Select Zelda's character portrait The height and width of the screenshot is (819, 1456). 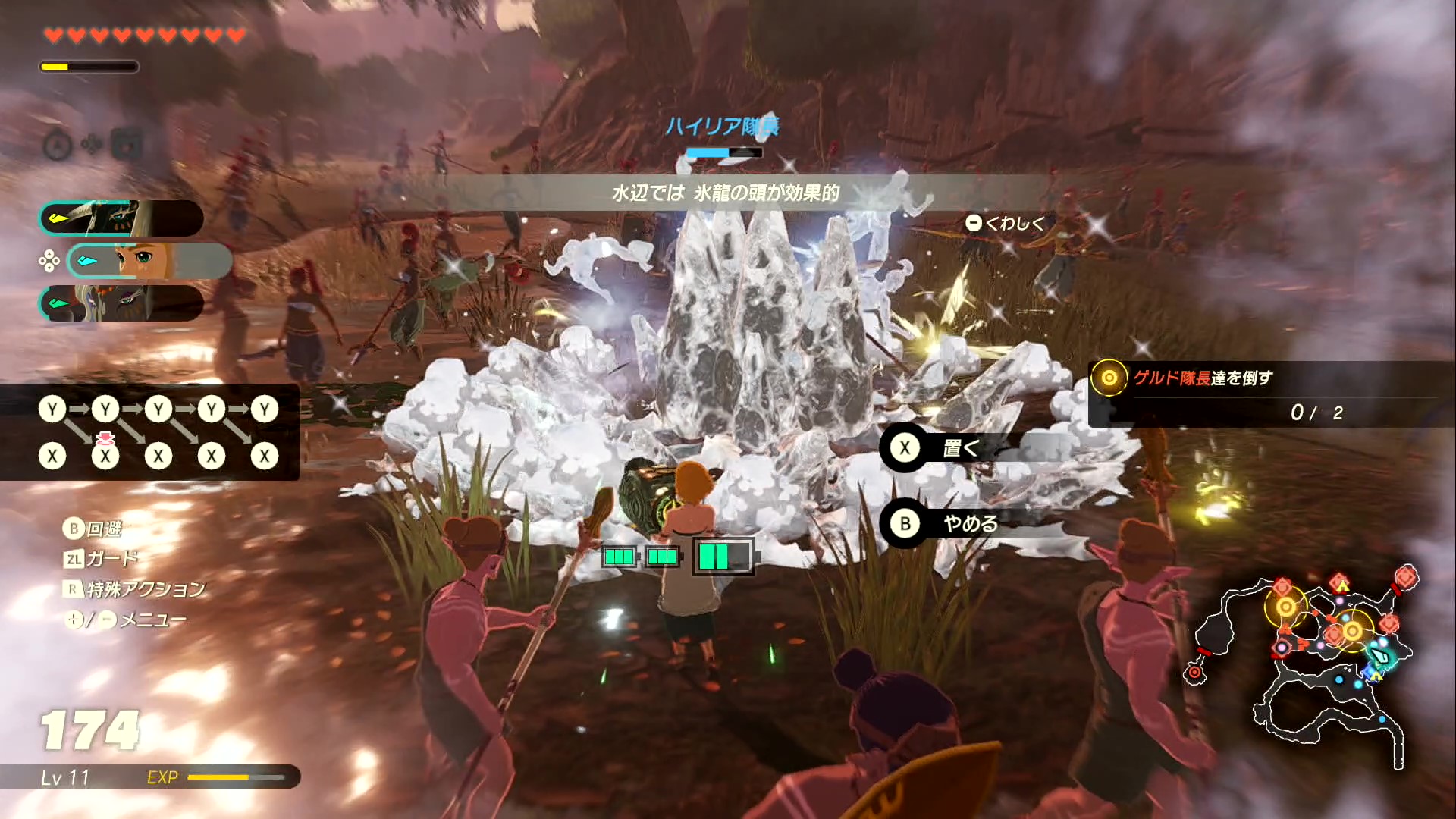pos(149,261)
